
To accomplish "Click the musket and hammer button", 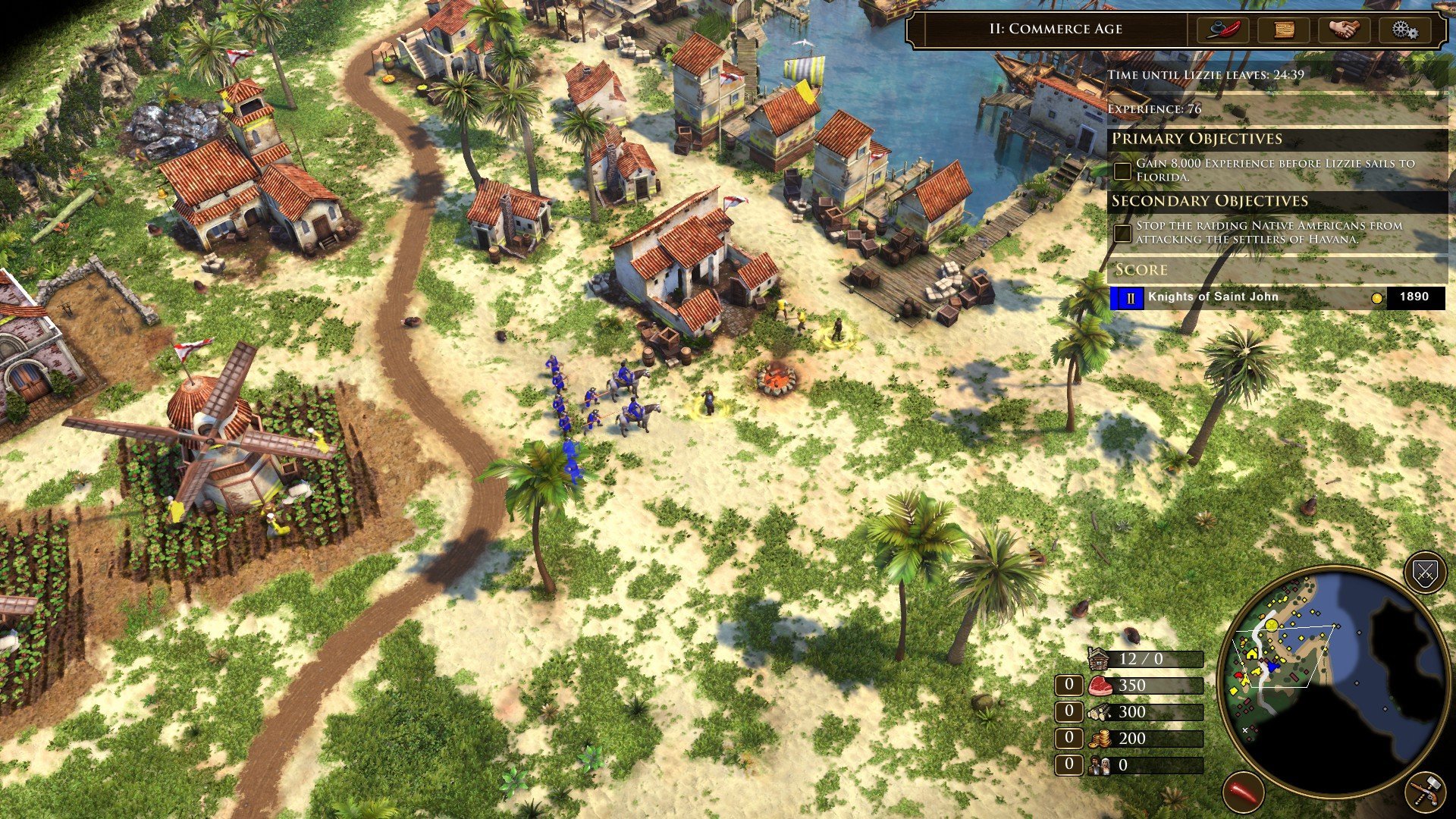I will [1425, 792].
